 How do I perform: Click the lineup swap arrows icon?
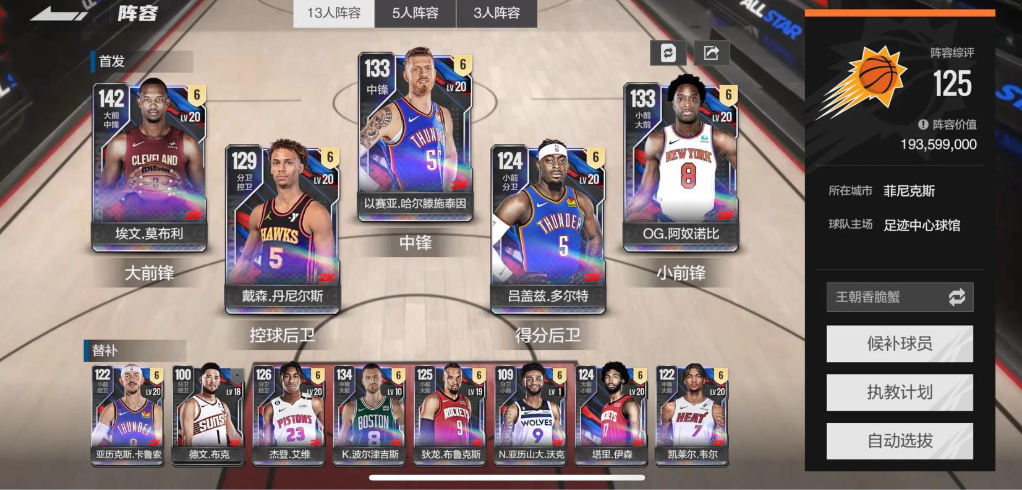pos(668,53)
